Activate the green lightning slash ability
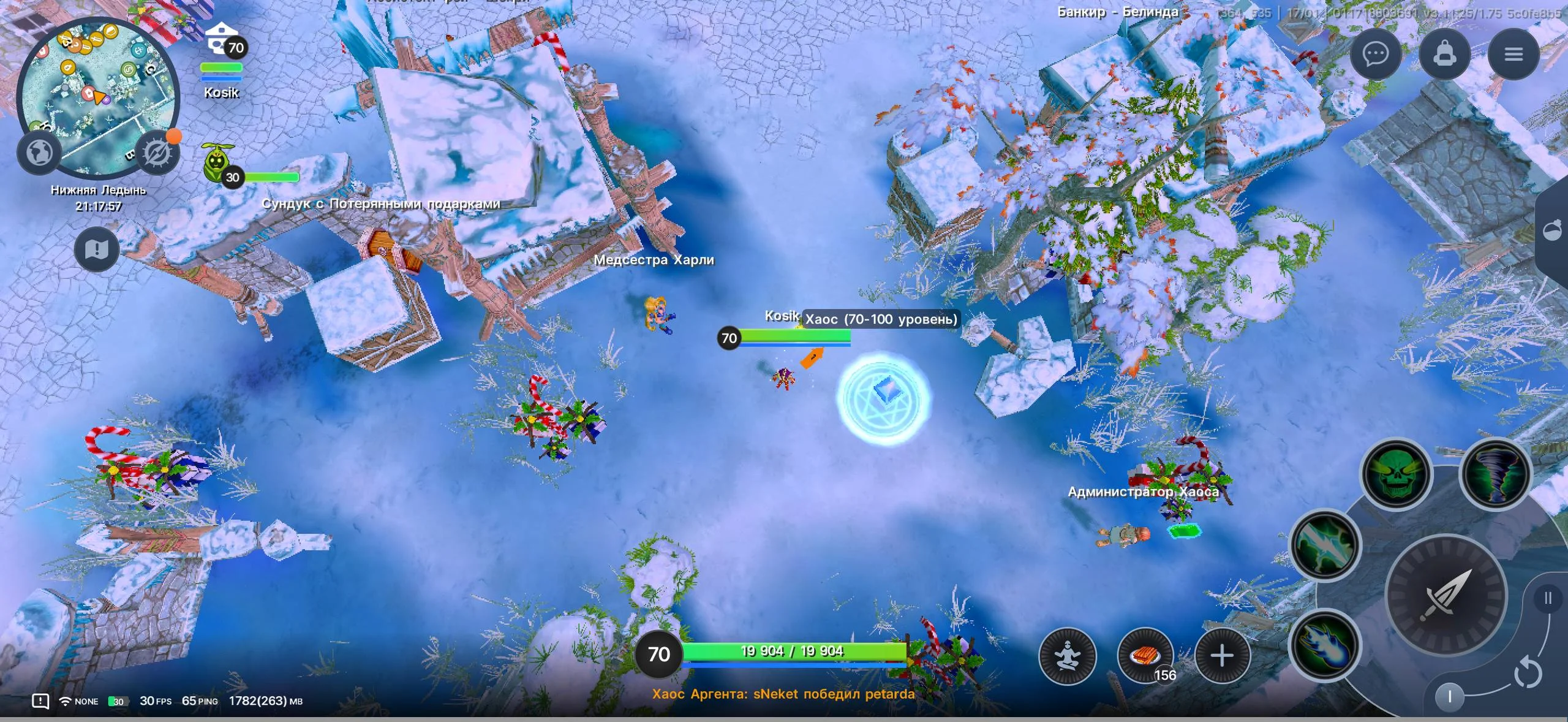 click(1325, 544)
